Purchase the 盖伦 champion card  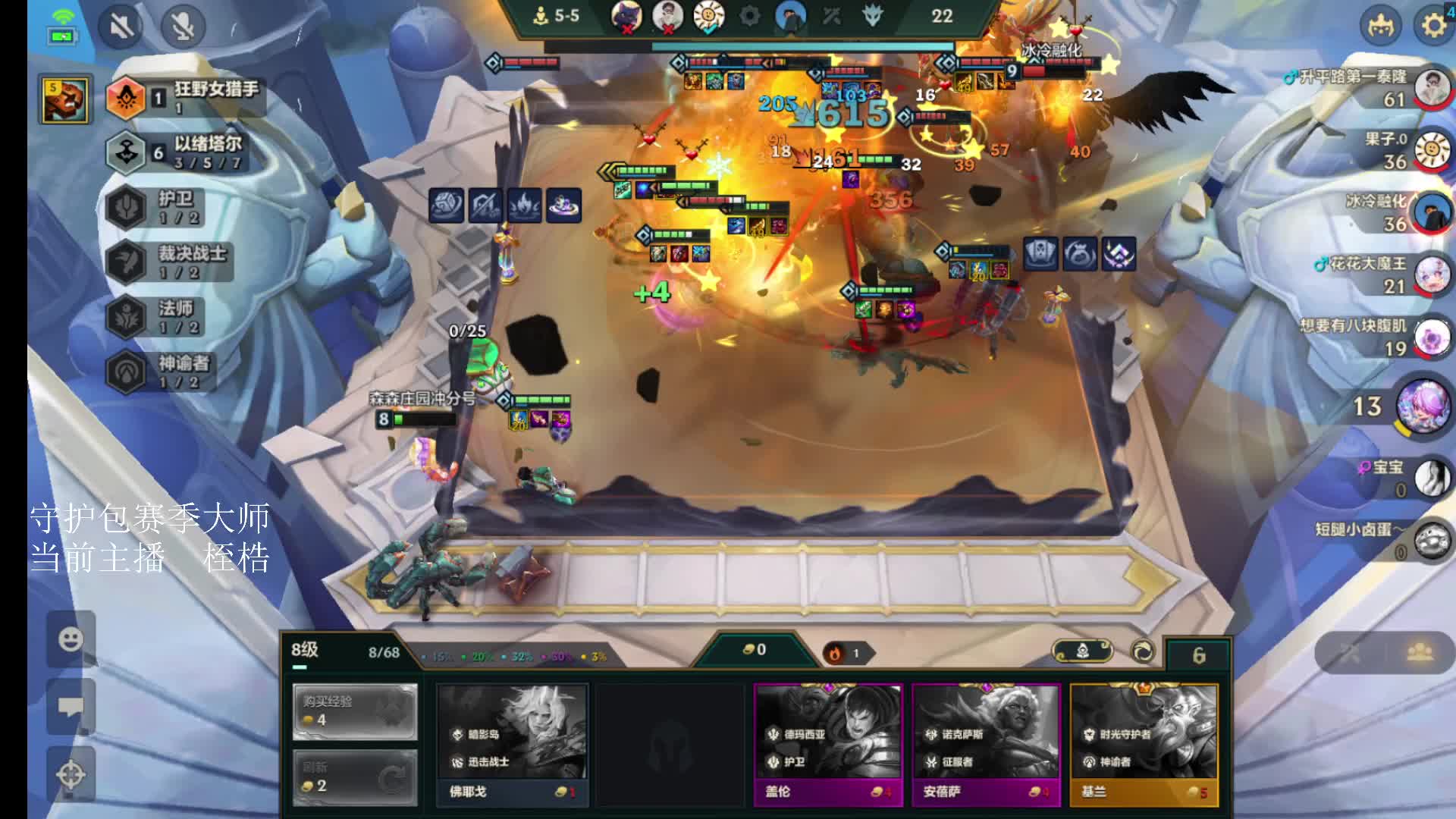pos(828,743)
